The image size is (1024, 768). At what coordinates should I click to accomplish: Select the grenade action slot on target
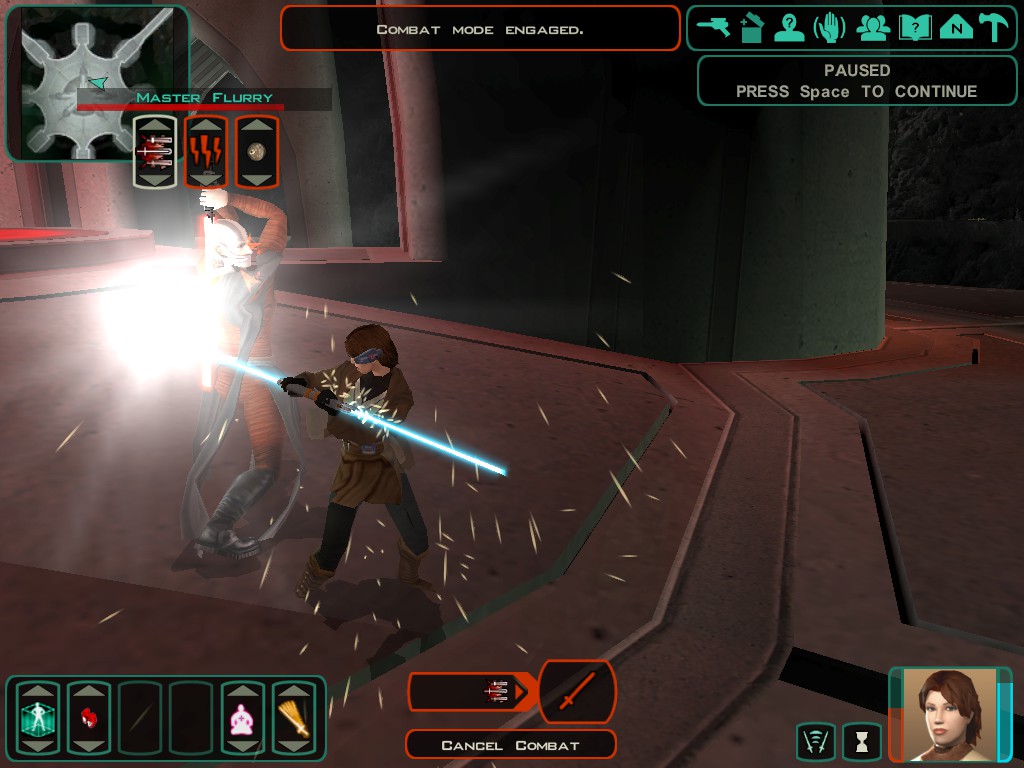click(257, 152)
